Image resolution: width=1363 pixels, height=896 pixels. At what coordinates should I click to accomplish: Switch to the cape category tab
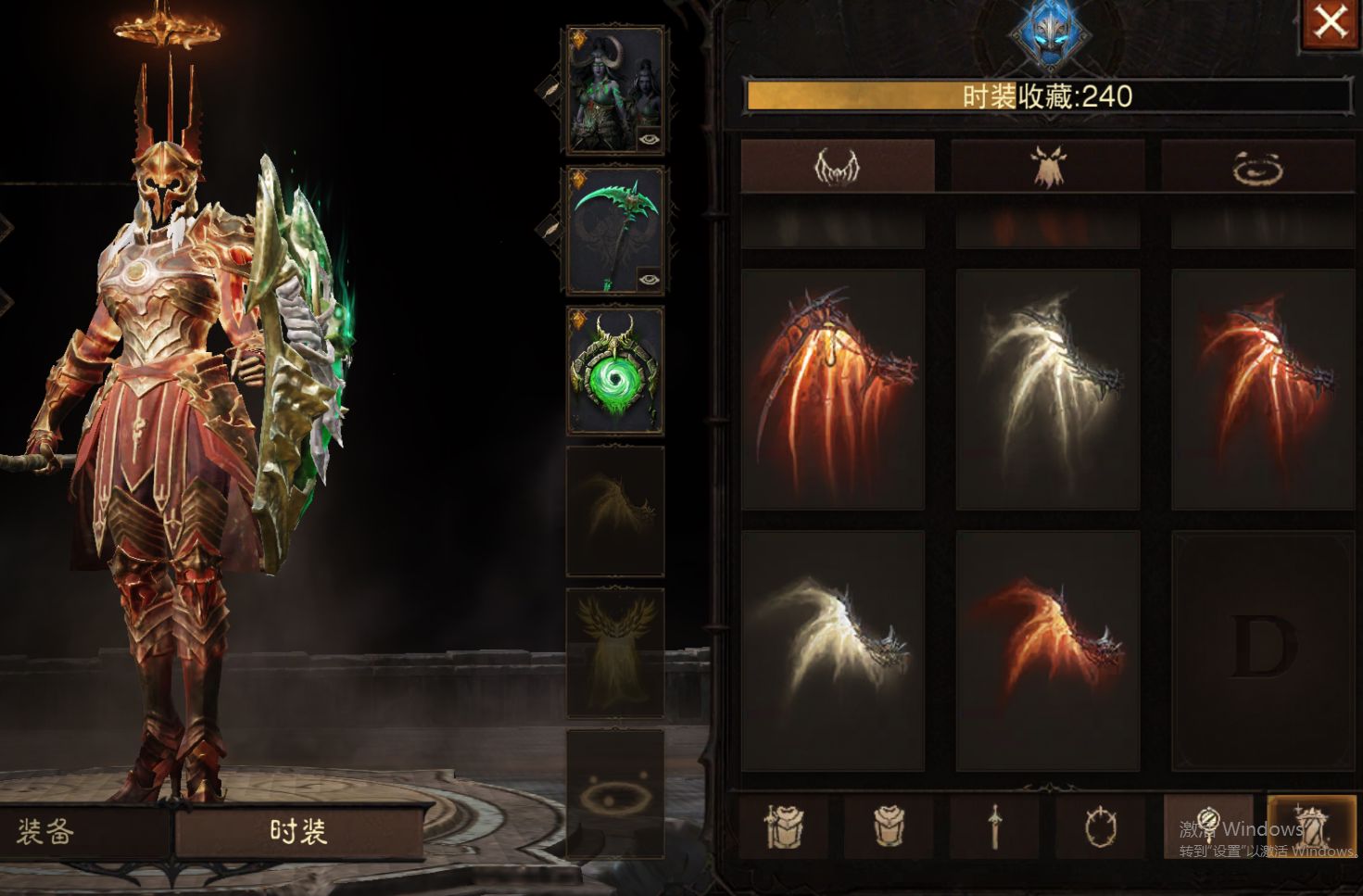[1048, 167]
